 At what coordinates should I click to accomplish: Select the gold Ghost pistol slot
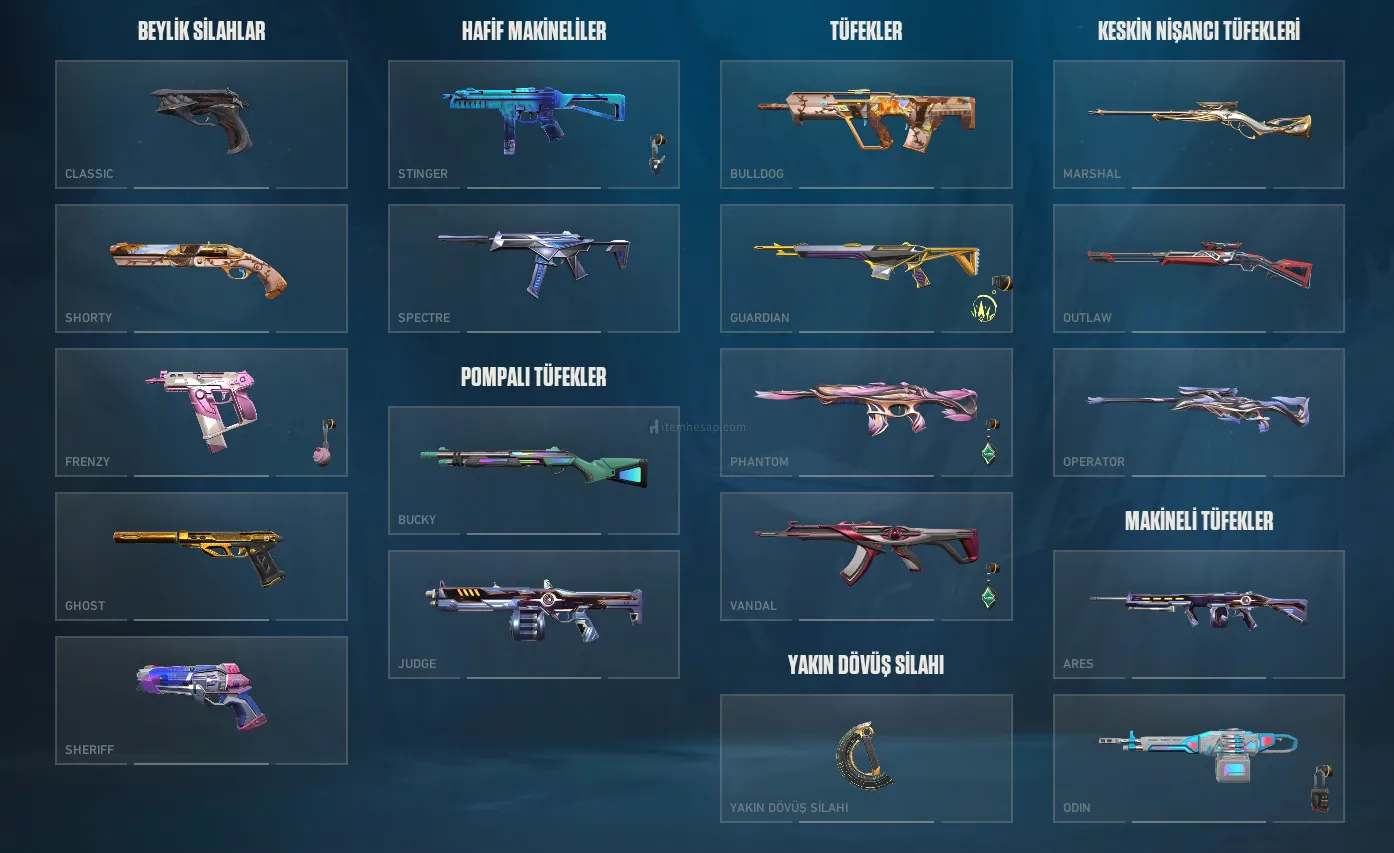click(x=201, y=556)
